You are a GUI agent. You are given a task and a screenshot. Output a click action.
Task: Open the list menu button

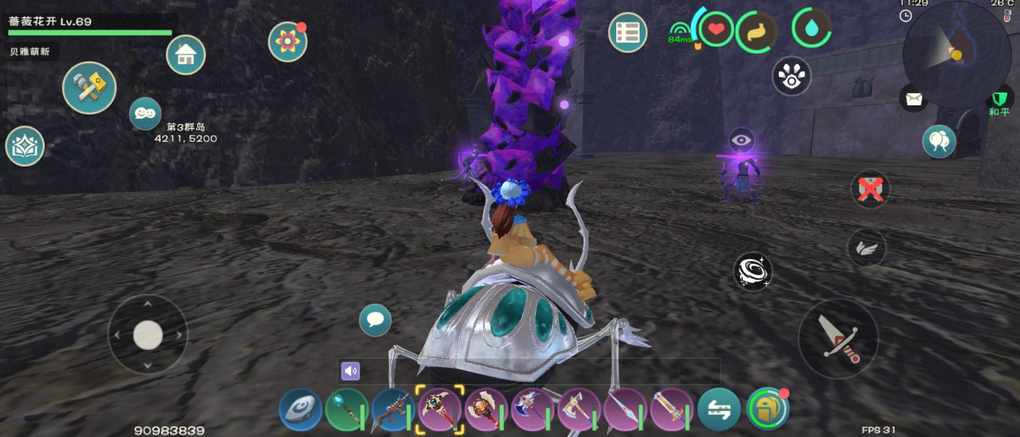coord(627,33)
